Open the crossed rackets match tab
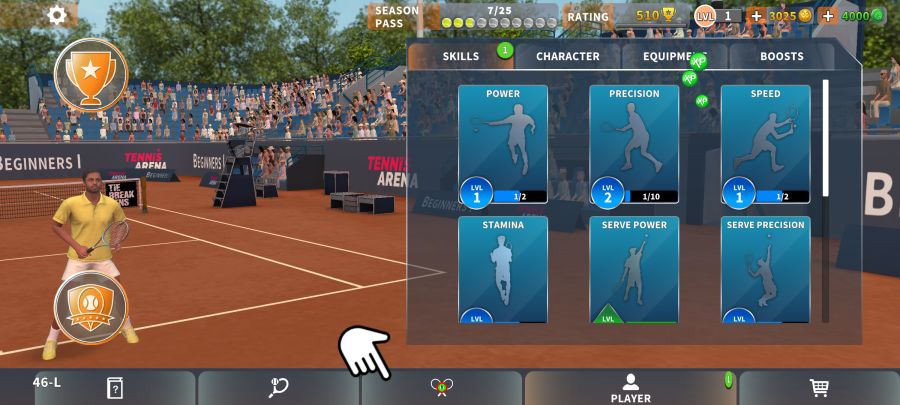The width and height of the screenshot is (900, 405). click(x=442, y=388)
